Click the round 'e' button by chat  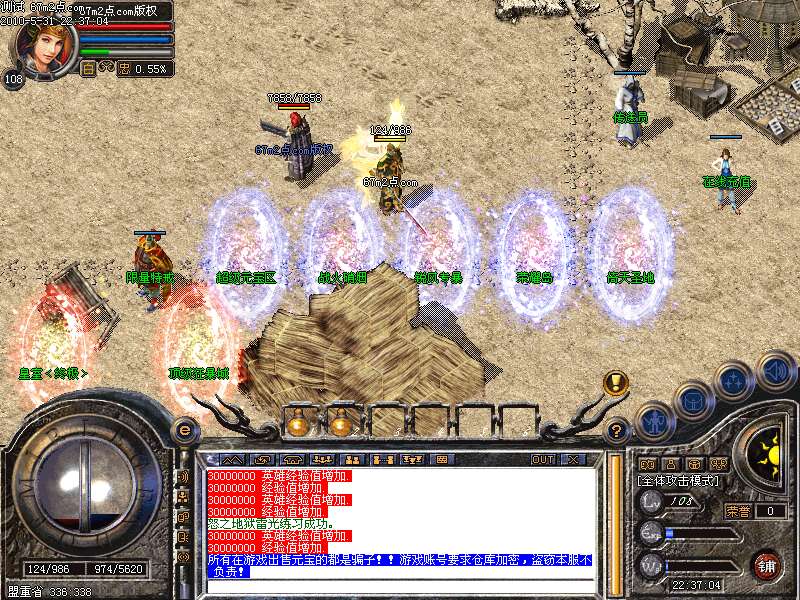(183, 431)
